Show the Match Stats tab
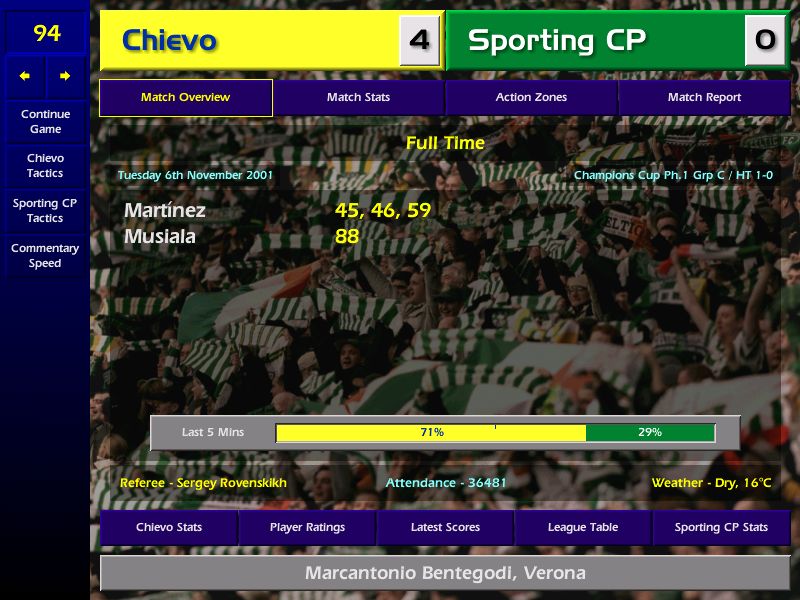The image size is (800, 600). click(x=358, y=98)
